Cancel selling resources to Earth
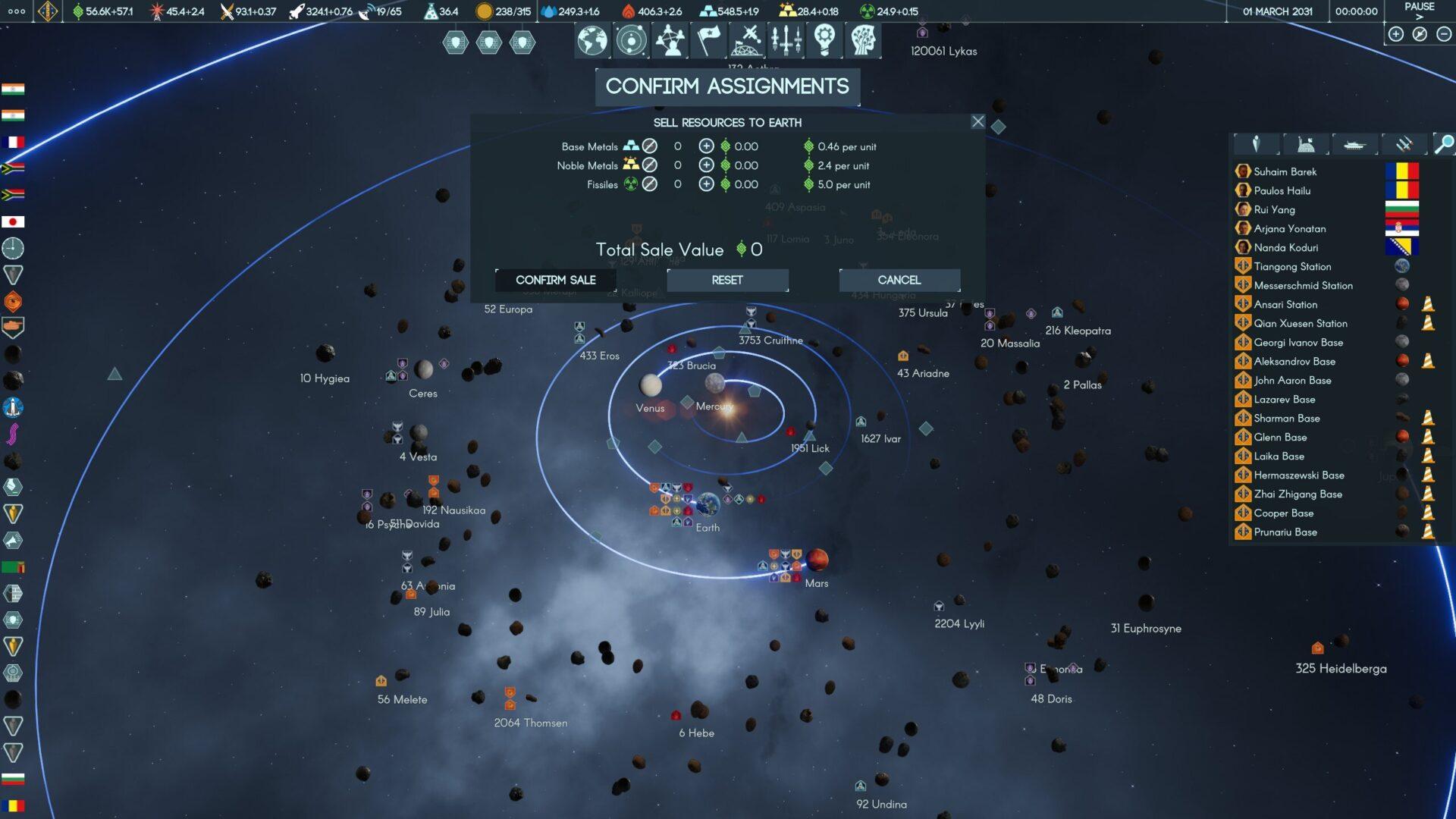The height and width of the screenshot is (819, 1456). pos(899,280)
